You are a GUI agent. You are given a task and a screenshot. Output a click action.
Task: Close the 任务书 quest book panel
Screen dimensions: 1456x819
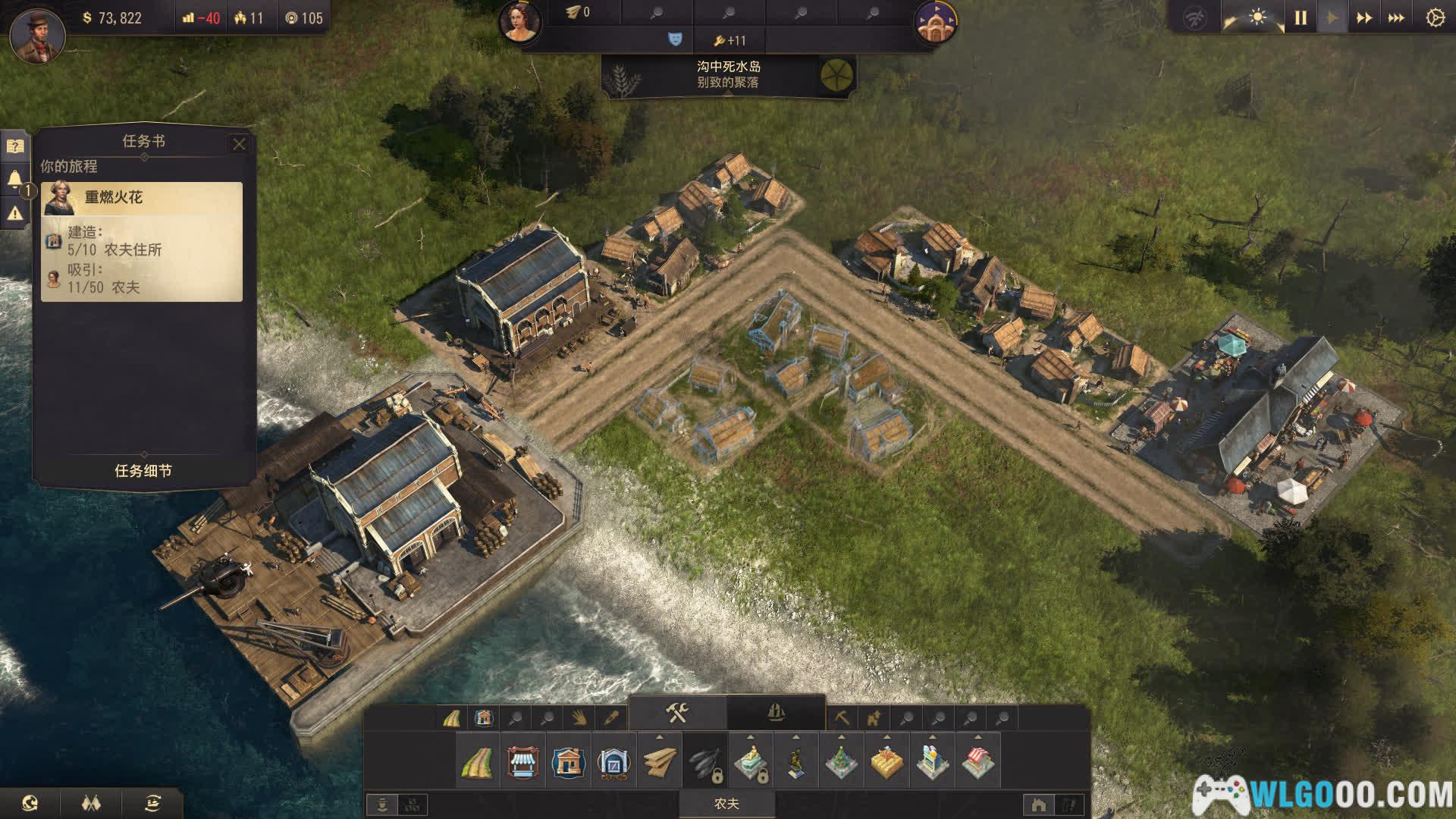pos(239,144)
